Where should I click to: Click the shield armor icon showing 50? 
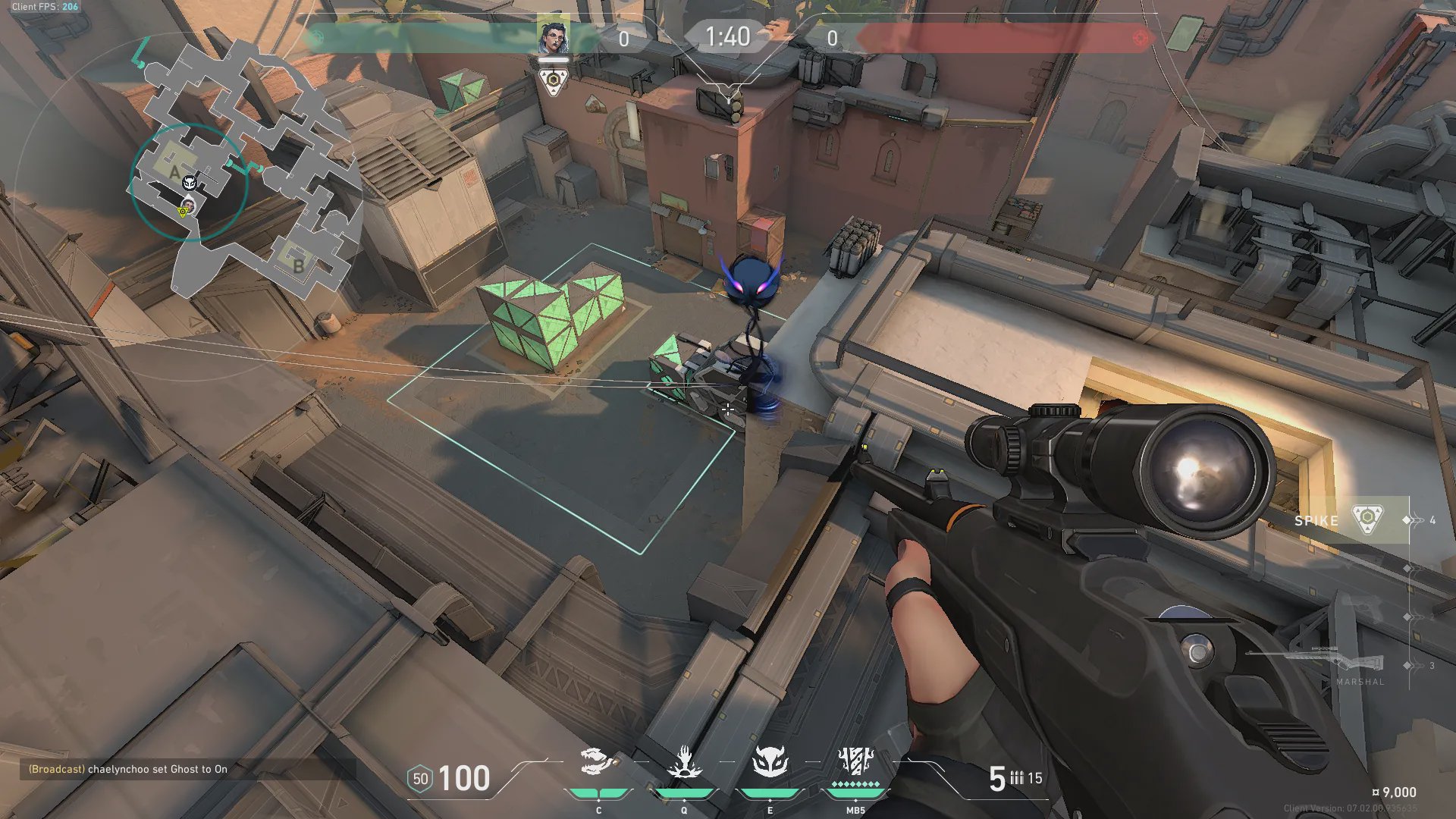click(x=420, y=779)
